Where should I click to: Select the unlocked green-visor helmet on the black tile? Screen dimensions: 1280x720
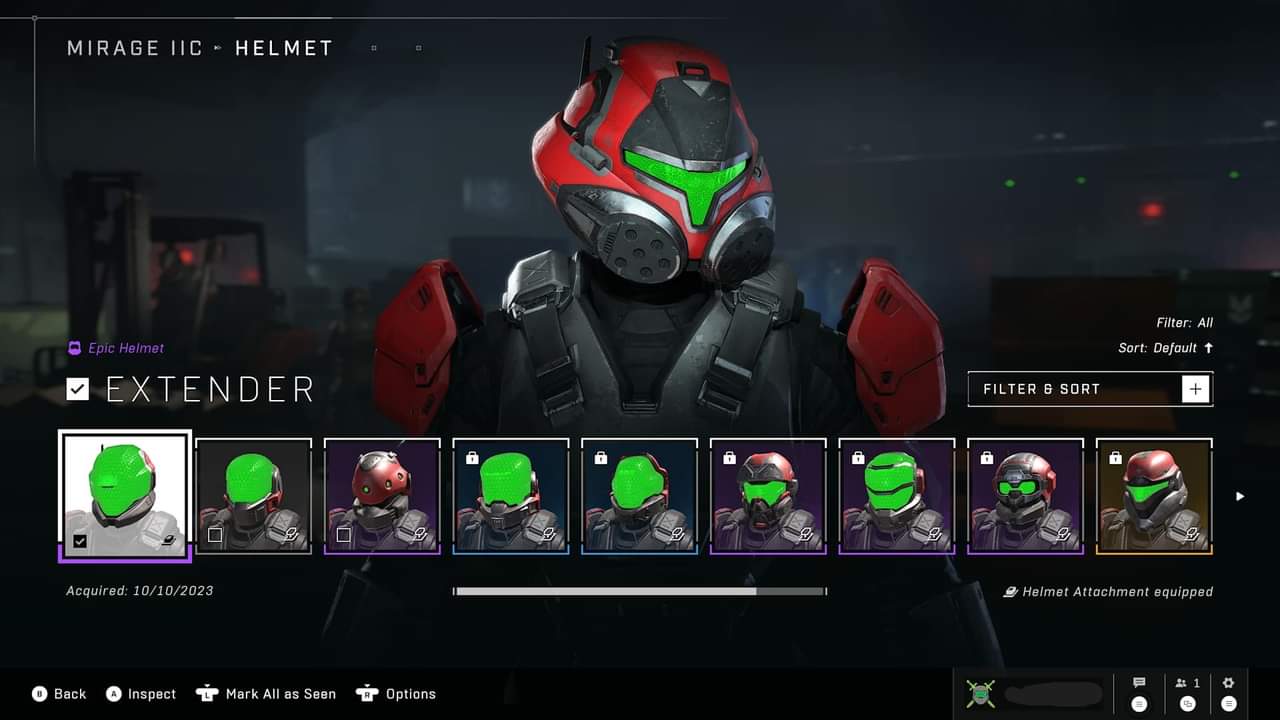click(253, 496)
